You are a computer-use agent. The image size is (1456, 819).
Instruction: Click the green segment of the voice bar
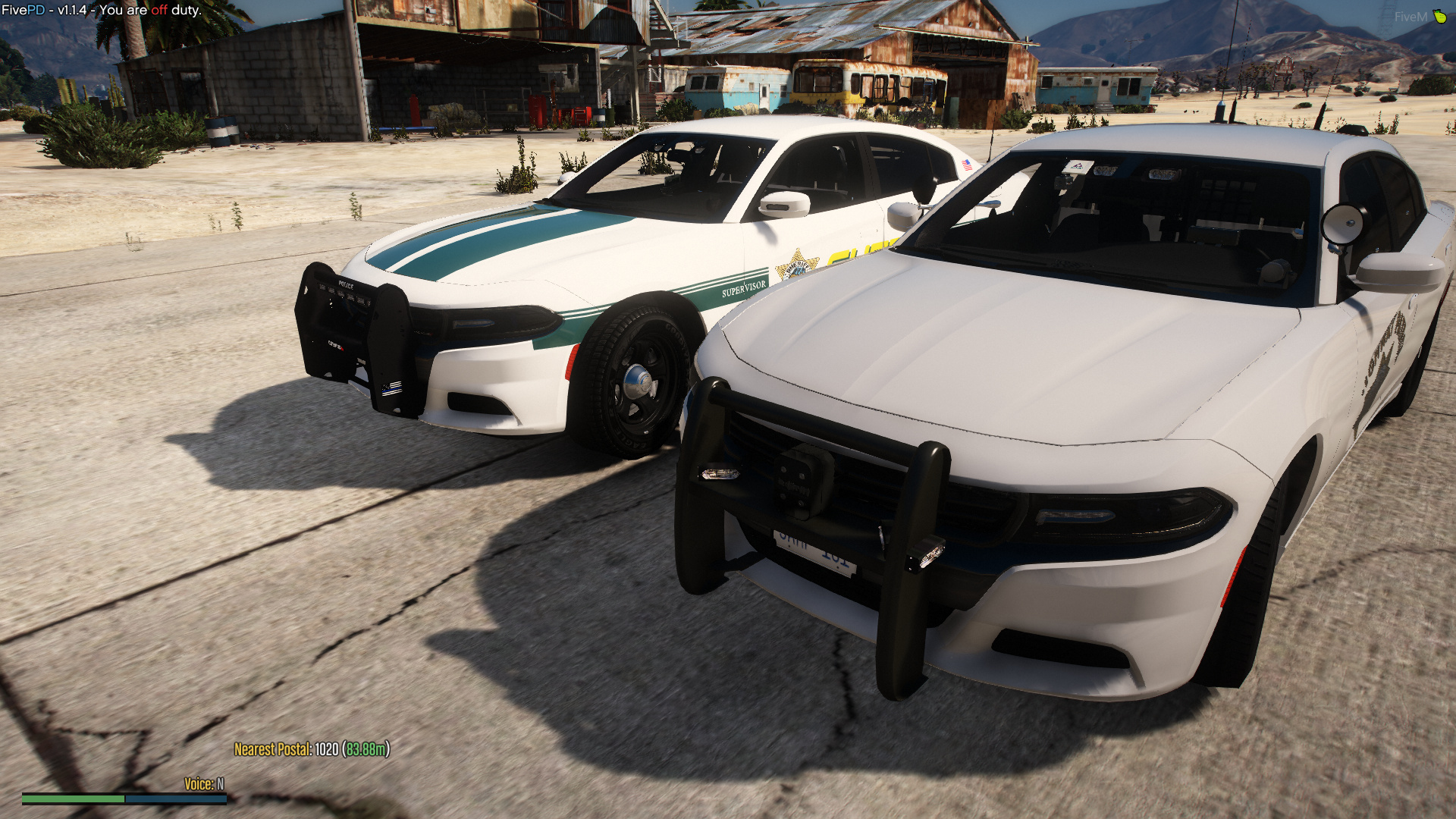pyautogui.click(x=72, y=798)
